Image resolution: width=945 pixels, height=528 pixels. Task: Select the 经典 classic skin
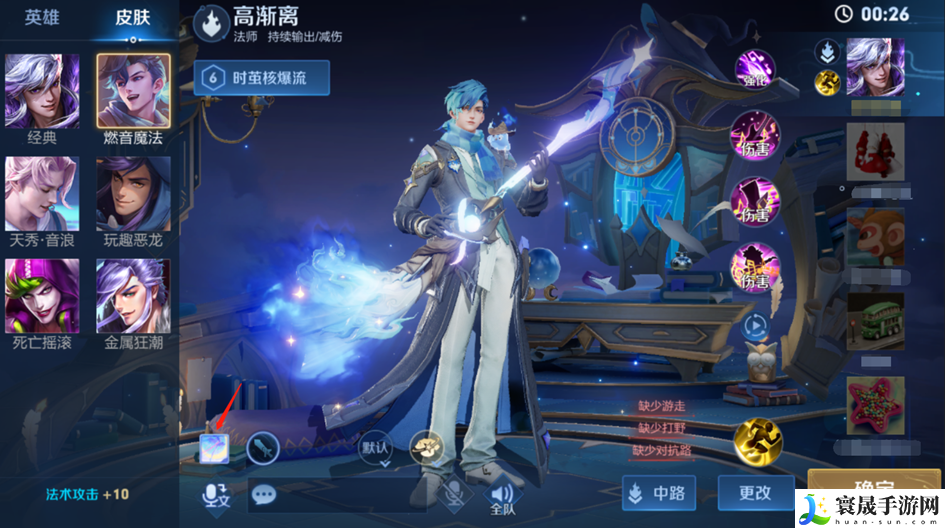[42, 91]
